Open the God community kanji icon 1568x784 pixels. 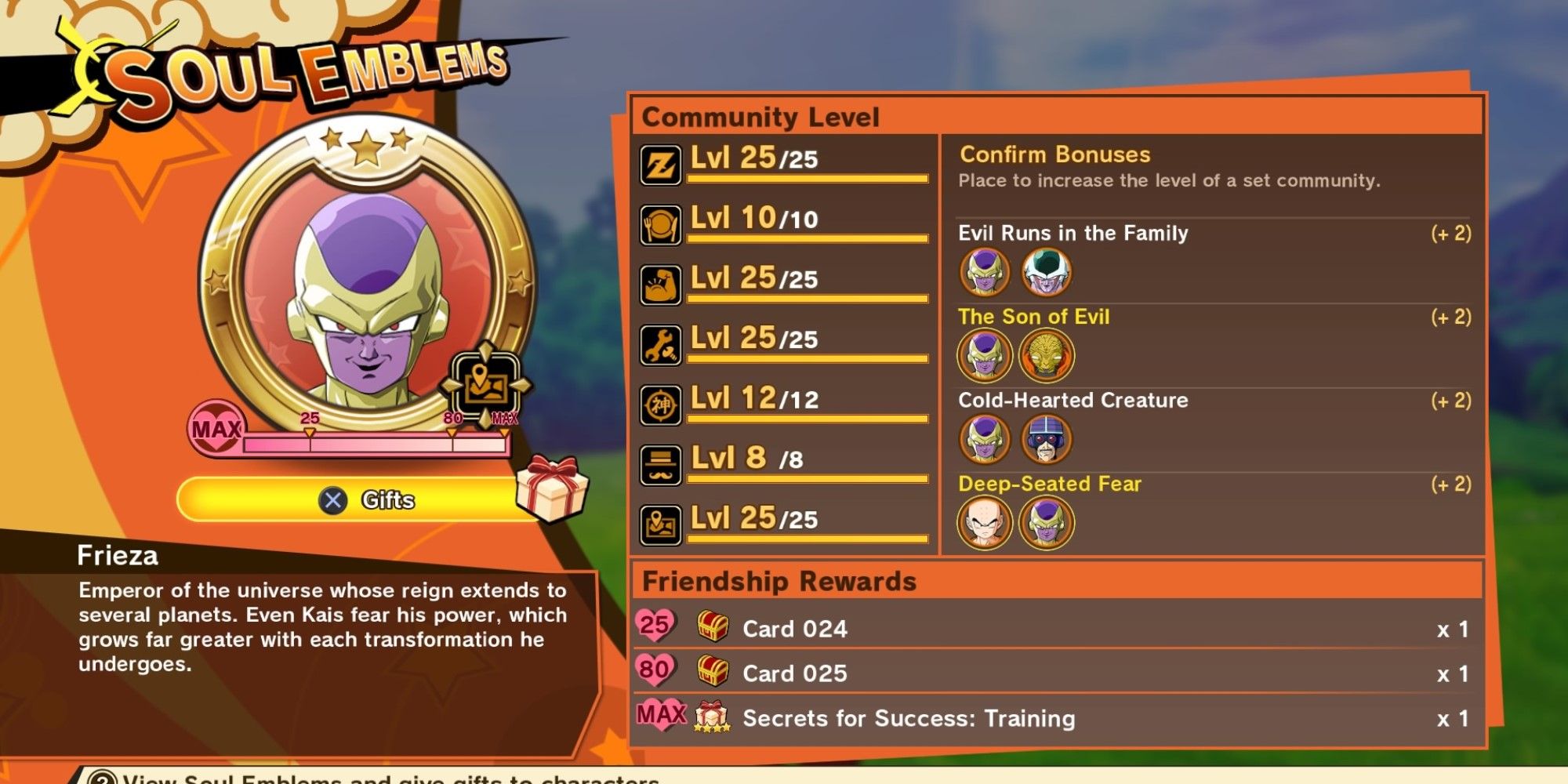click(661, 402)
